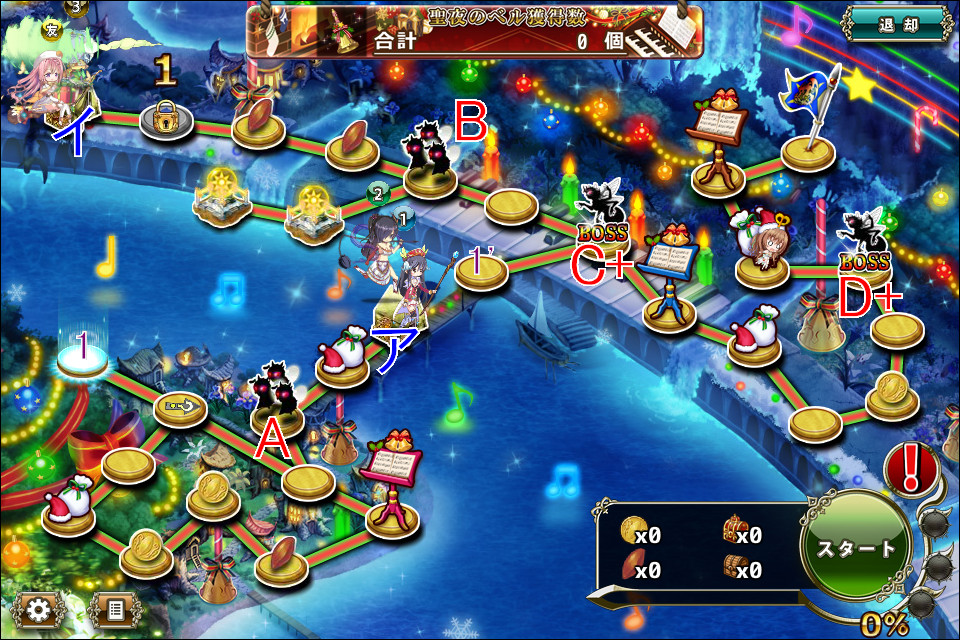Select the padlock locked board tile

point(166,121)
